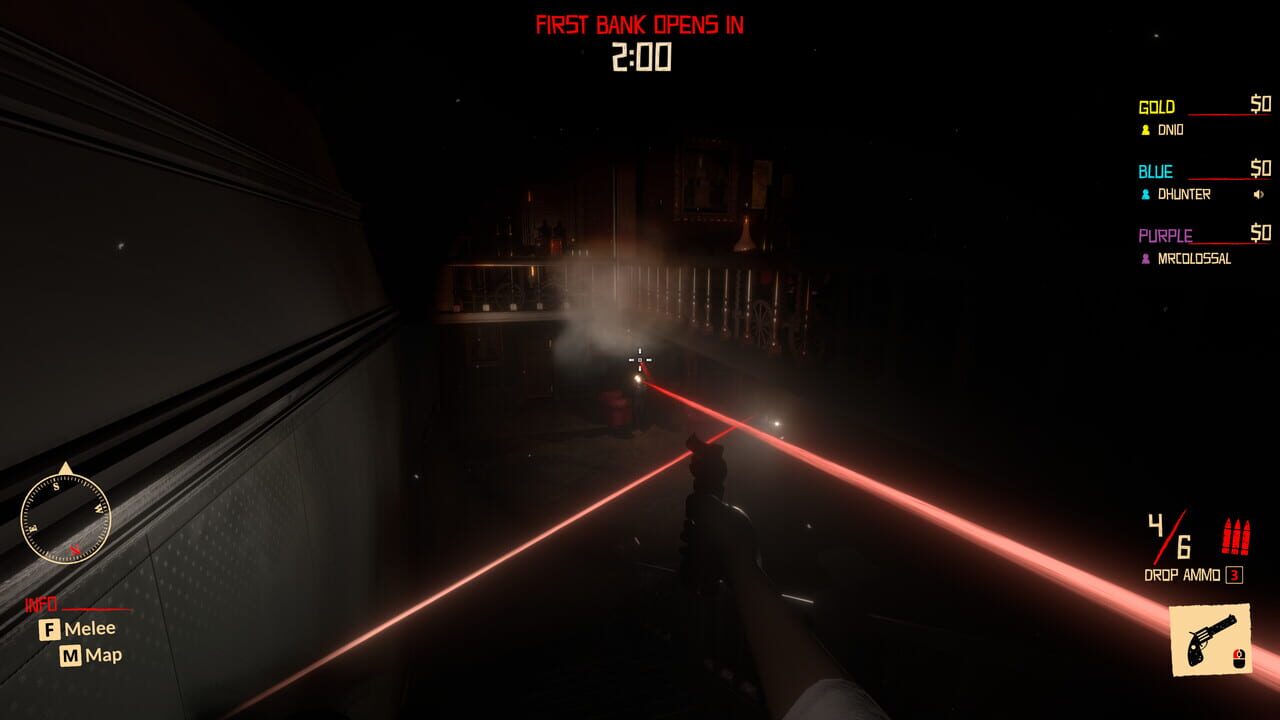Mute DHUNTER using the speaker toggle

click(x=1259, y=194)
